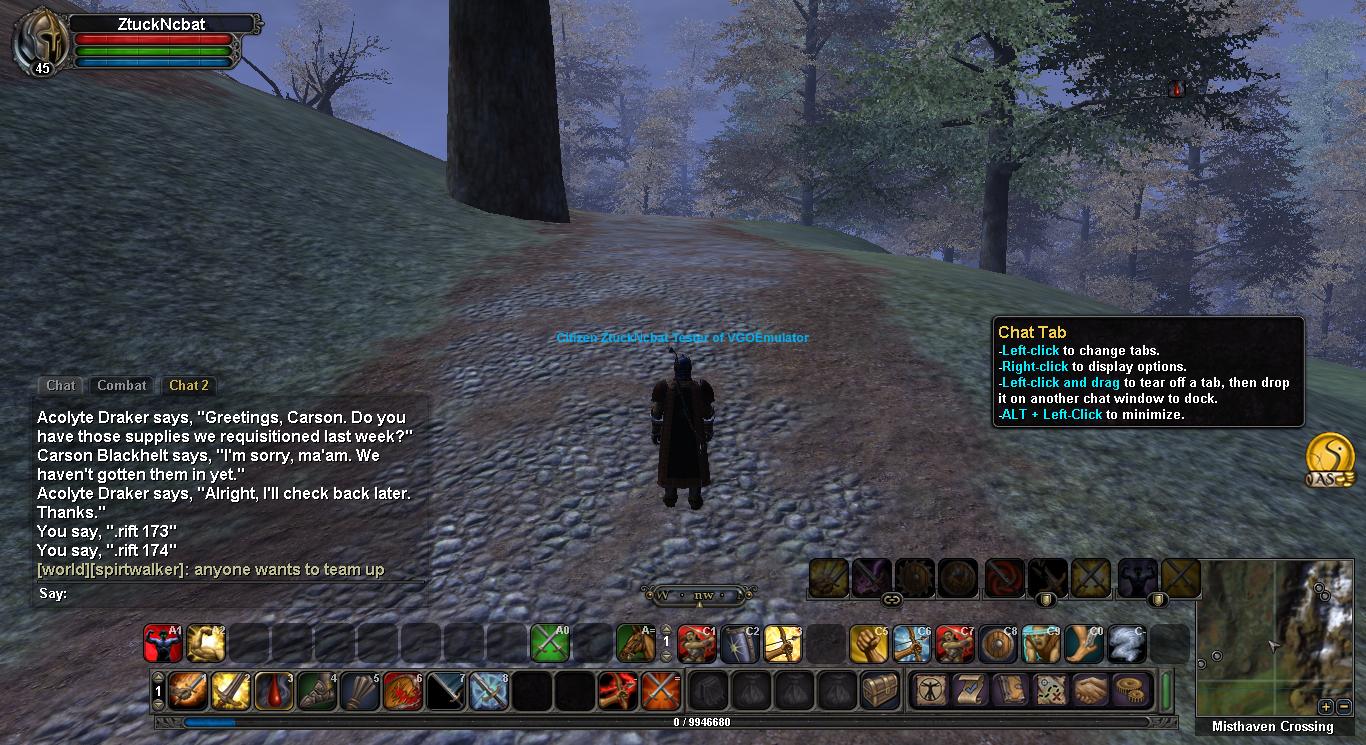Open the Chat tab
This screenshot has height=745, width=1366.
[61, 385]
